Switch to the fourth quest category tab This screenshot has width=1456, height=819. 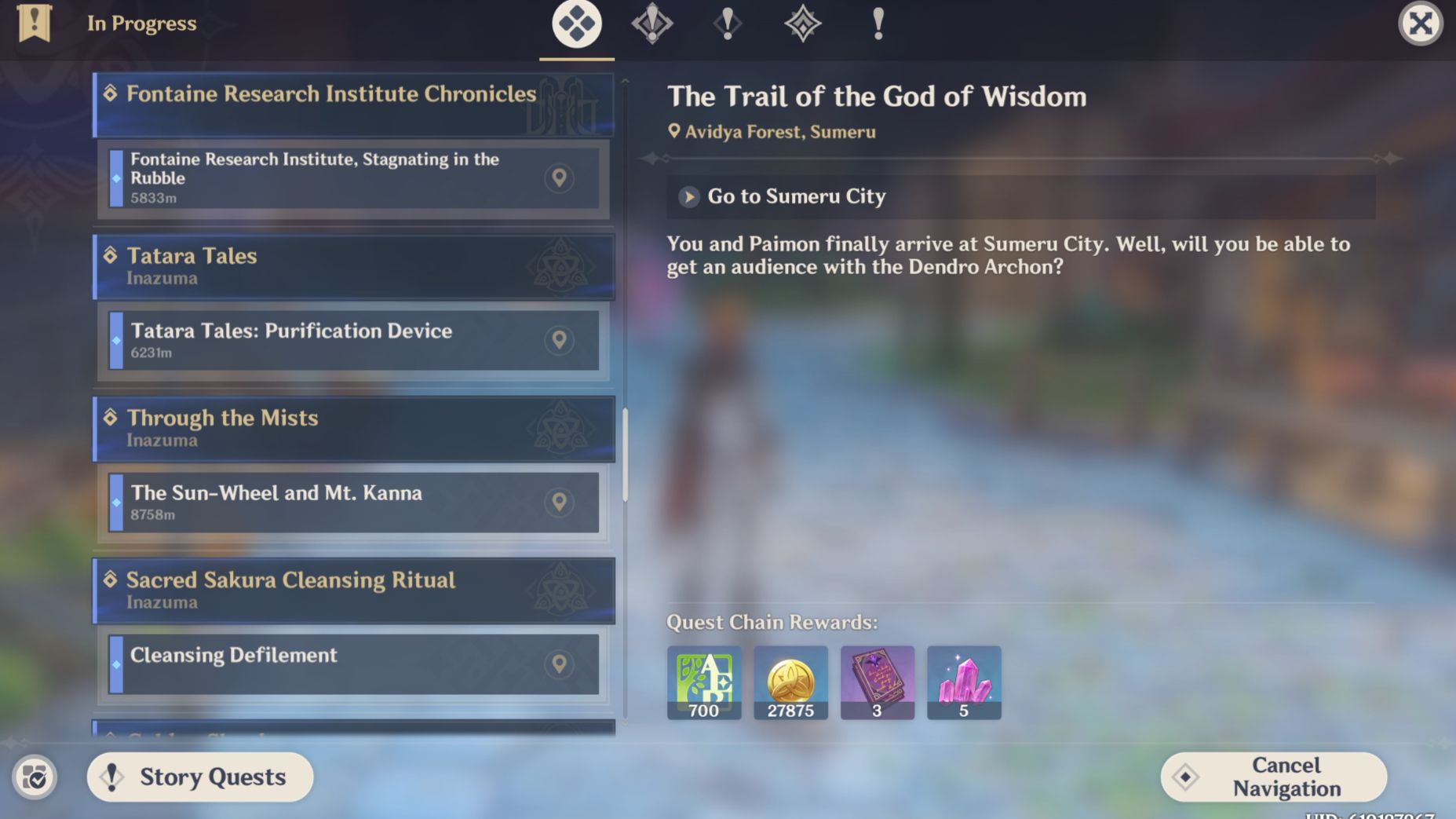tap(802, 24)
